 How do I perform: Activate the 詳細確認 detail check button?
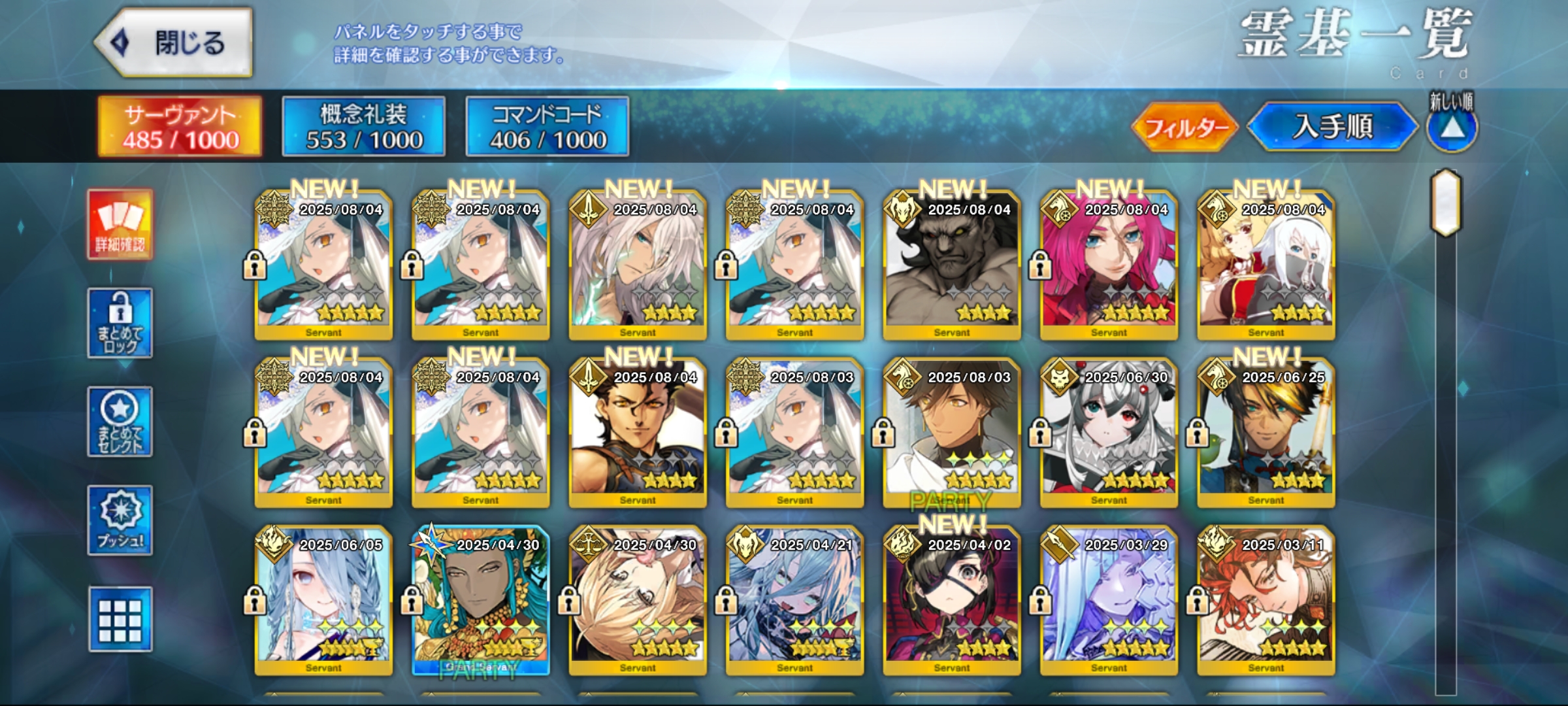pyautogui.click(x=120, y=225)
